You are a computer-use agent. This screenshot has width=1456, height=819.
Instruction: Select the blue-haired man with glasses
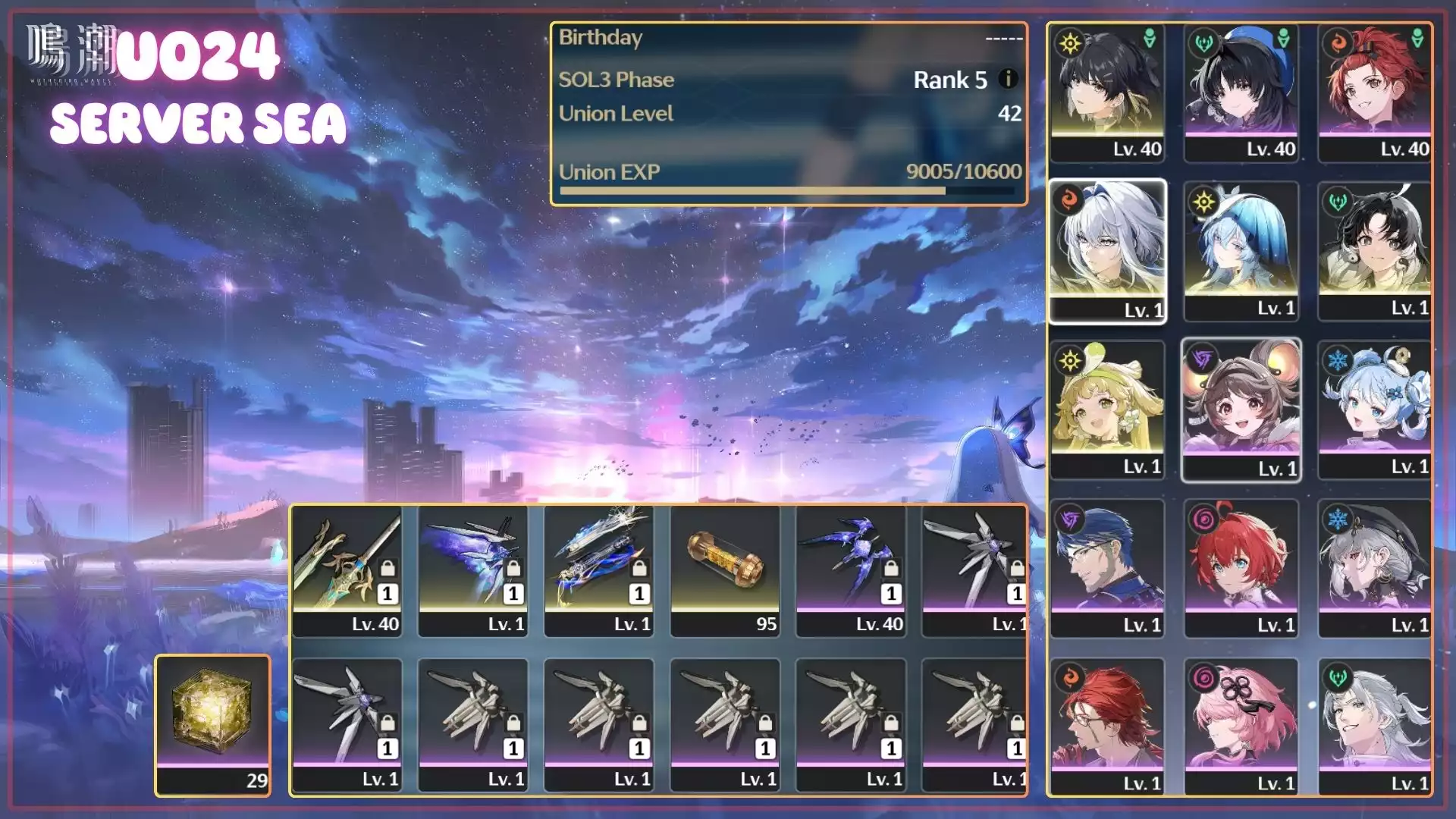[x=1107, y=567]
